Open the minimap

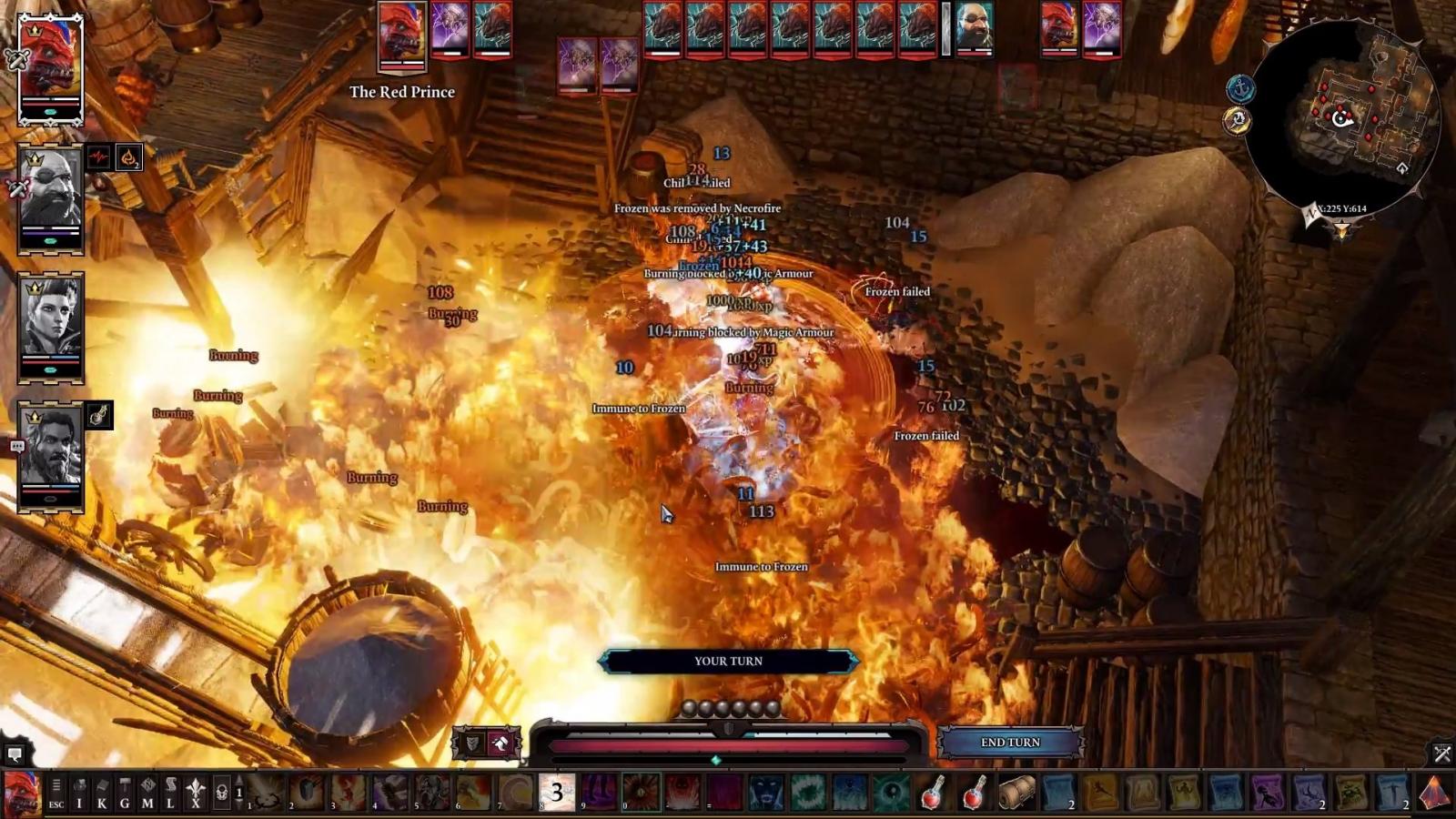[x=1341, y=114]
